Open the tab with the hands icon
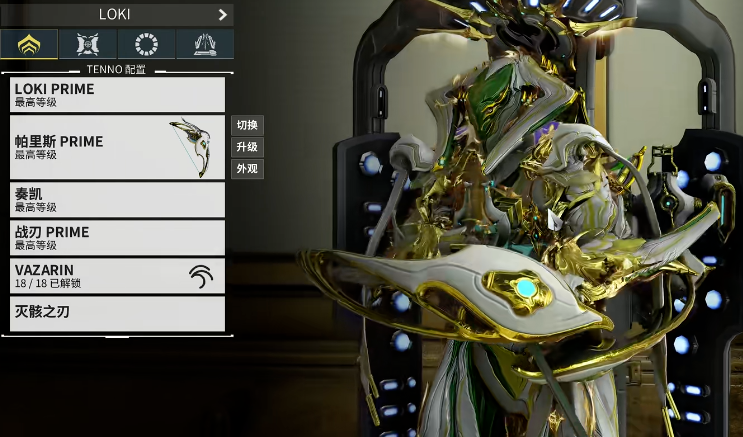 coord(205,44)
